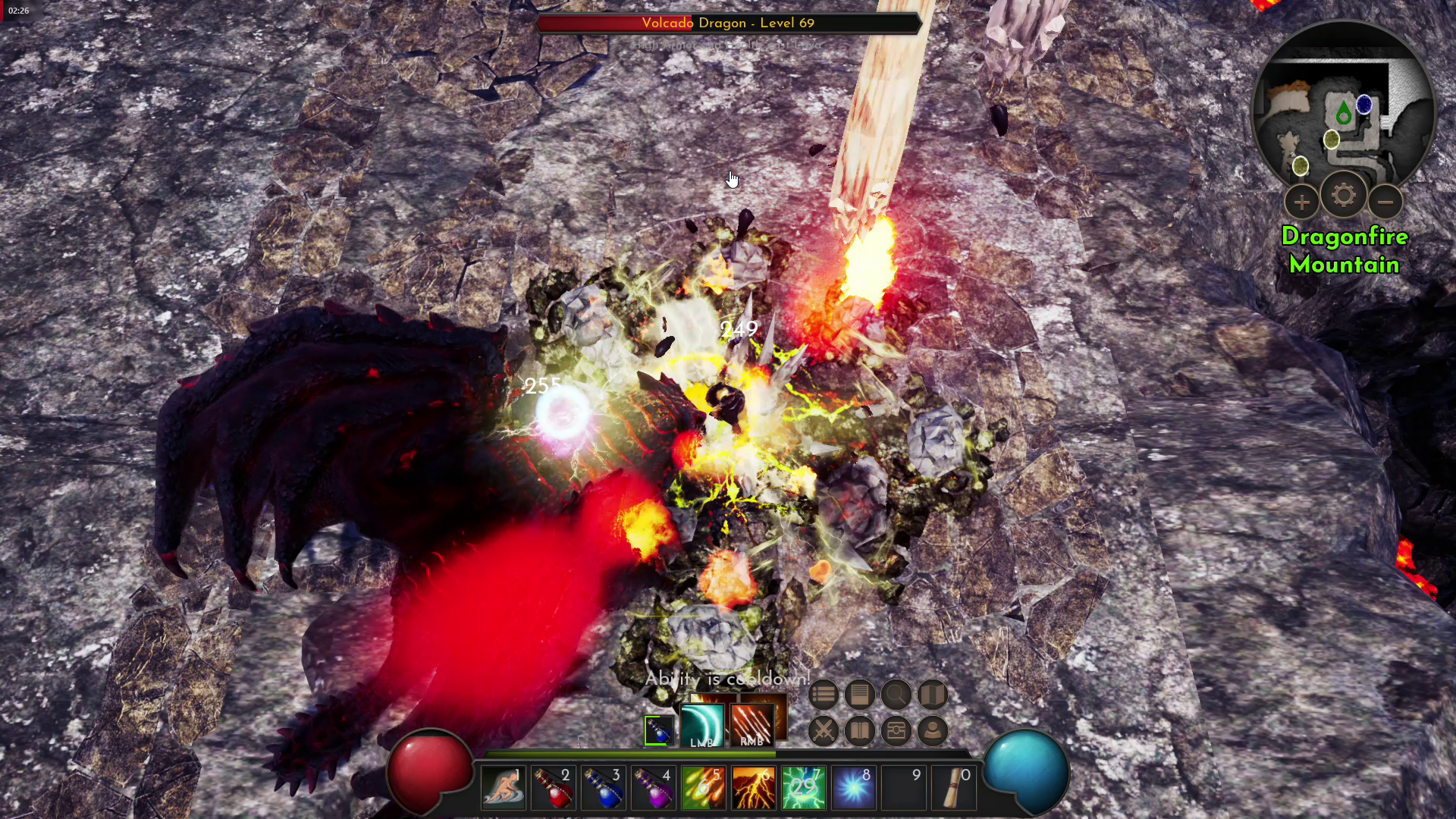
Task: Zoom out the minimap with the minus button
Action: 1385,202
